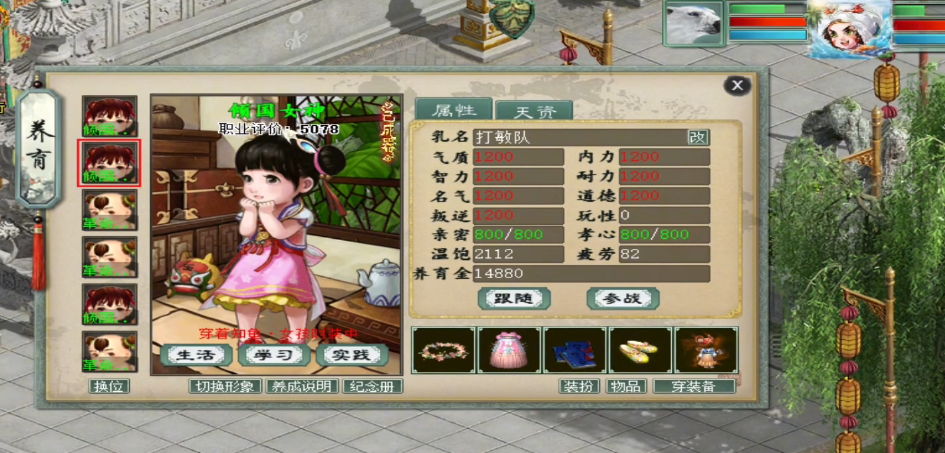Click the 换位 swap position button
Viewport: 945px width, 453px height.
point(110,386)
